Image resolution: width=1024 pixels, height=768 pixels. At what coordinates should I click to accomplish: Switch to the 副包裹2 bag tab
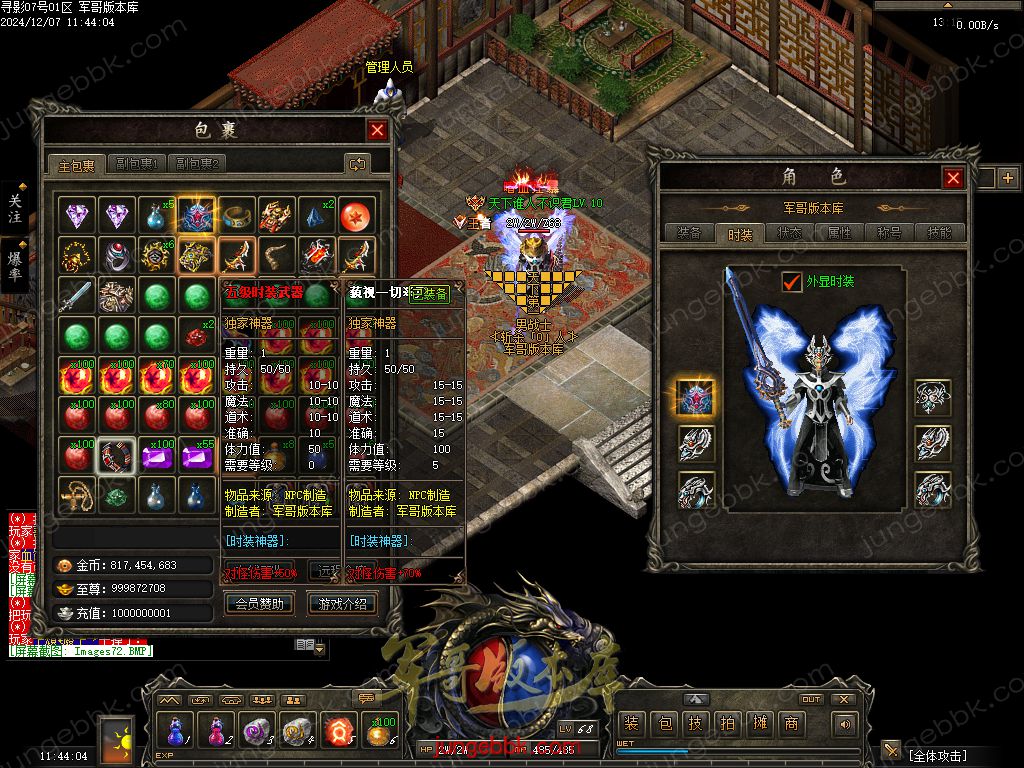click(x=196, y=164)
